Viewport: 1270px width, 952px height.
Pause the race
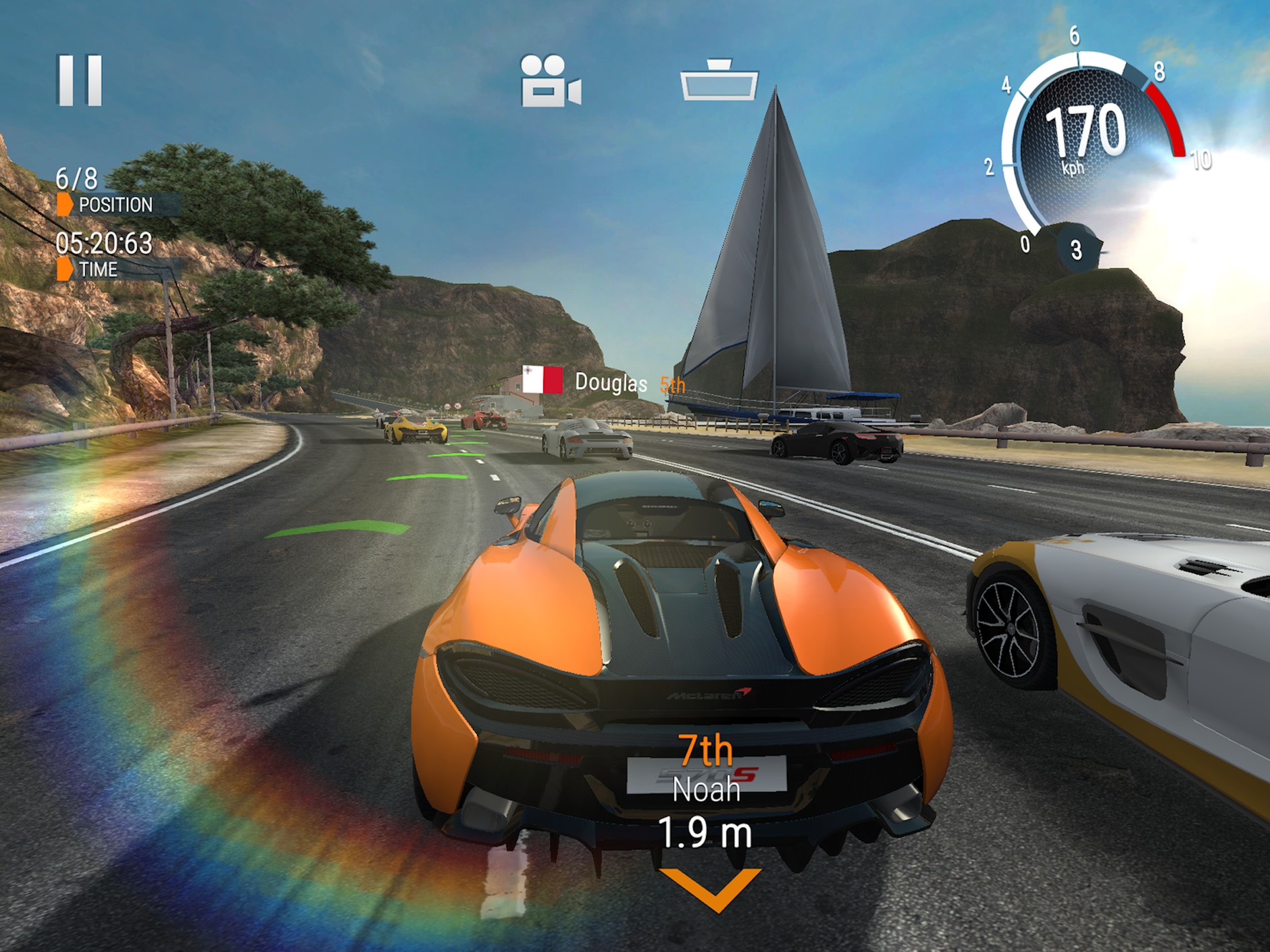(80, 80)
